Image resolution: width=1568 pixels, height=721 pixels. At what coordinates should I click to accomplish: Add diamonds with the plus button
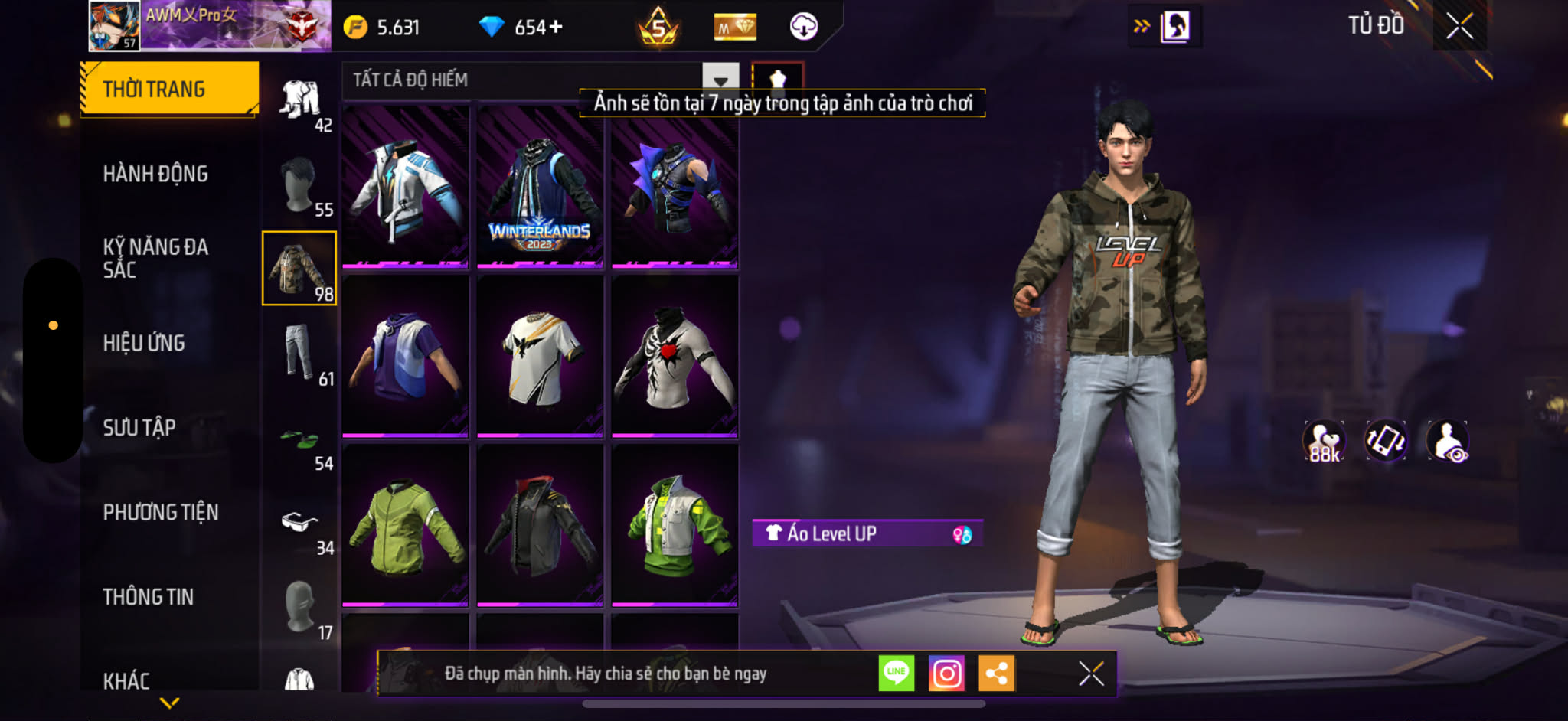pos(556,28)
